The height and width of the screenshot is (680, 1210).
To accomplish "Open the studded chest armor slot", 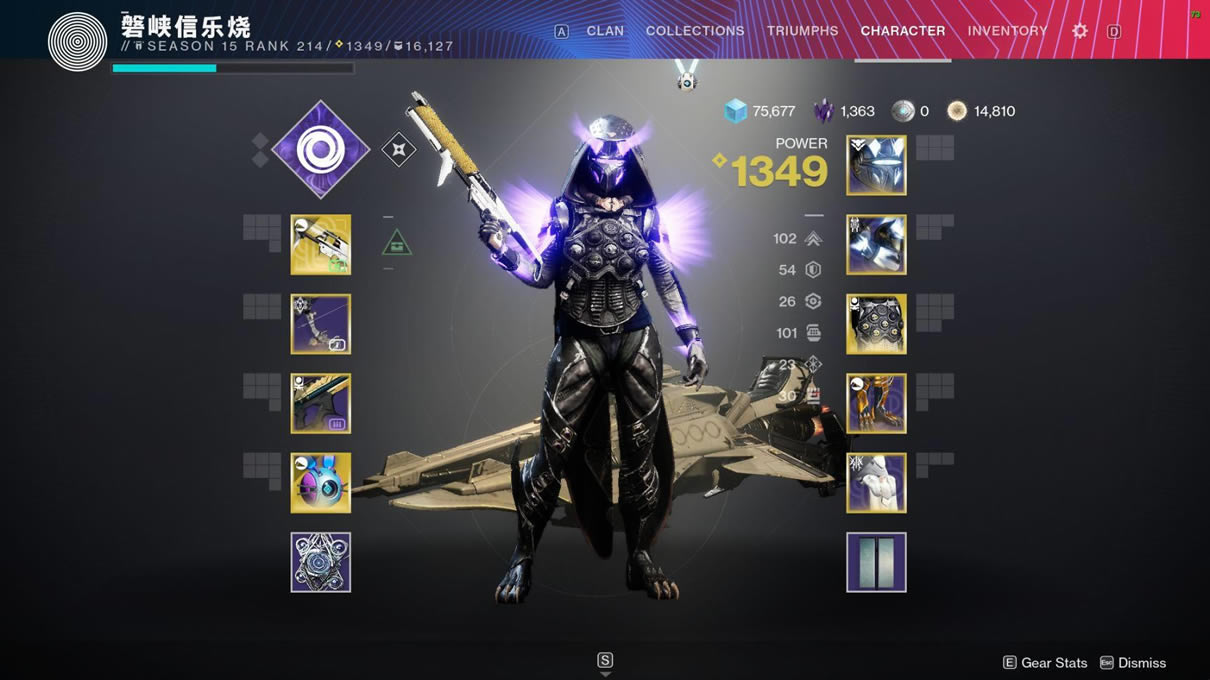I will [x=876, y=324].
